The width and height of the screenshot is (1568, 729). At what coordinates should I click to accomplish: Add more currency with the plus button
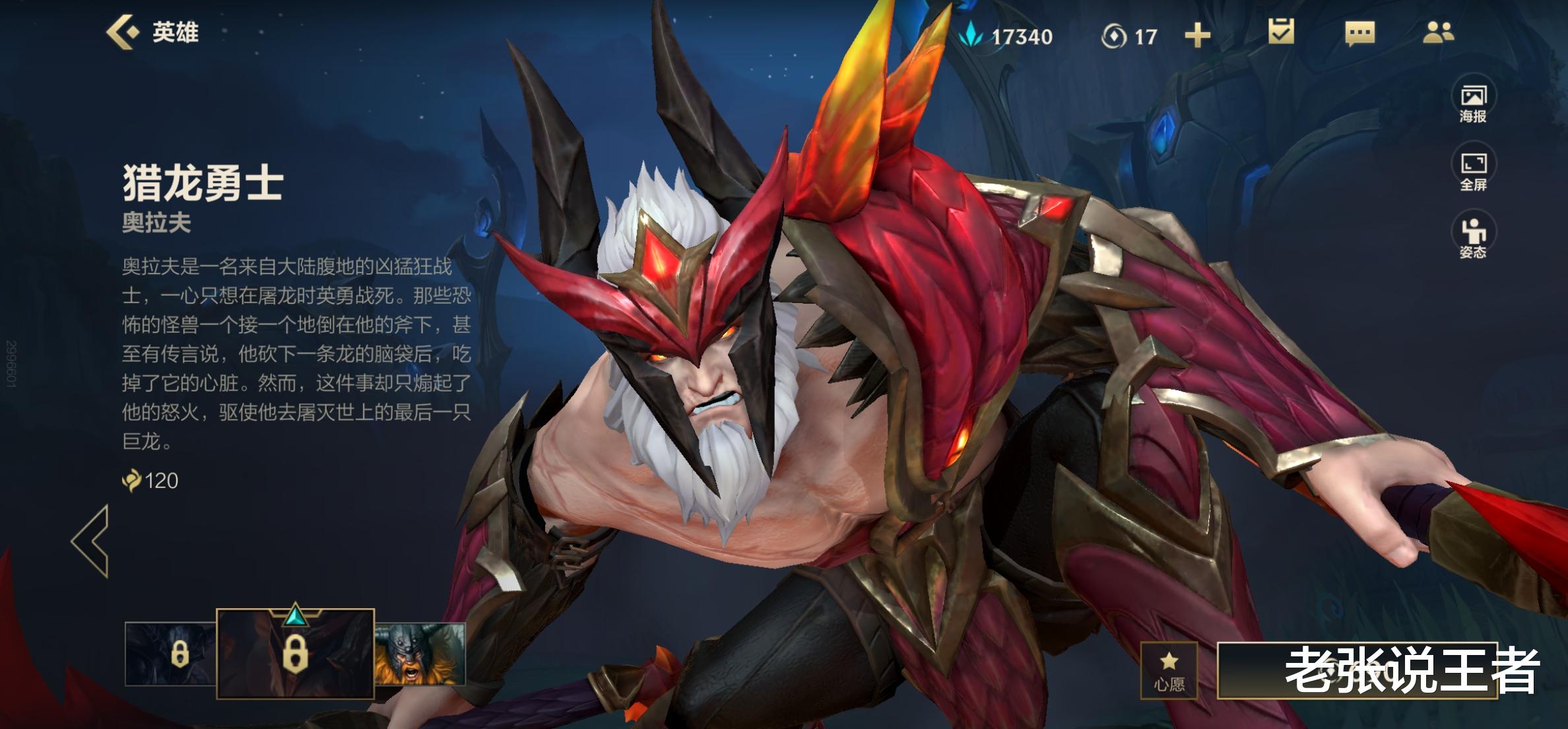tap(1197, 36)
